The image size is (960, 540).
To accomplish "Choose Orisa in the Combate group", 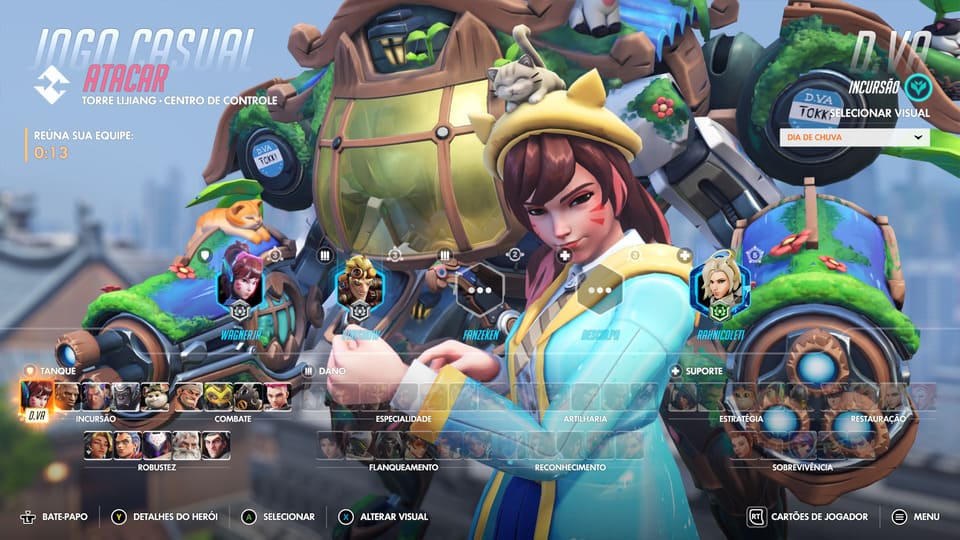I will click(219, 397).
